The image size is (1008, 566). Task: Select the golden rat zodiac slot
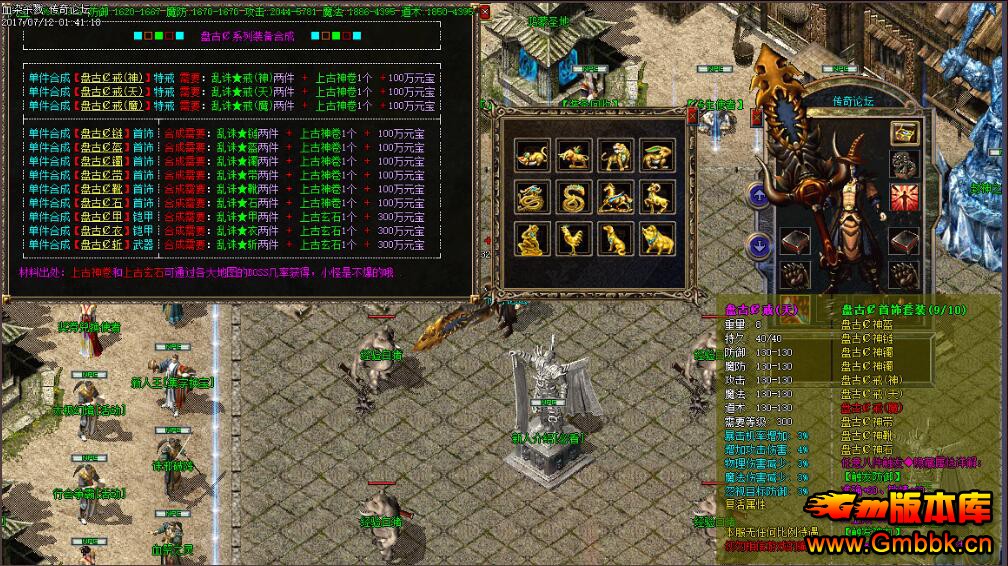point(532,155)
